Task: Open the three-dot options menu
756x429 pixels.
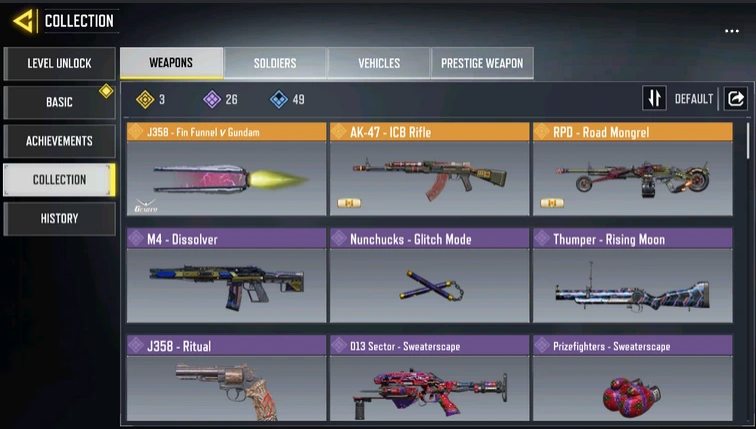Action: [x=732, y=32]
